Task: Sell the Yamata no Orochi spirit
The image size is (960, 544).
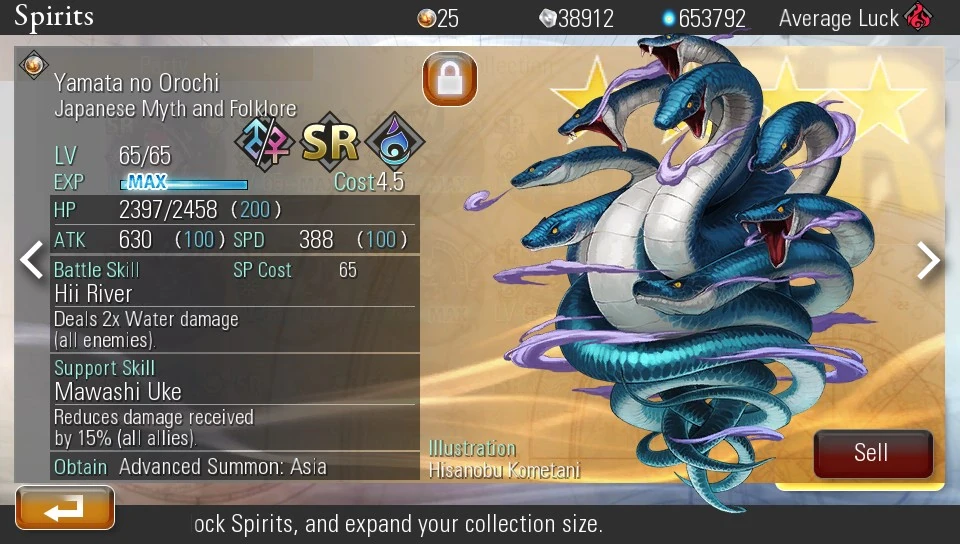Action: pyautogui.click(x=872, y=453)
